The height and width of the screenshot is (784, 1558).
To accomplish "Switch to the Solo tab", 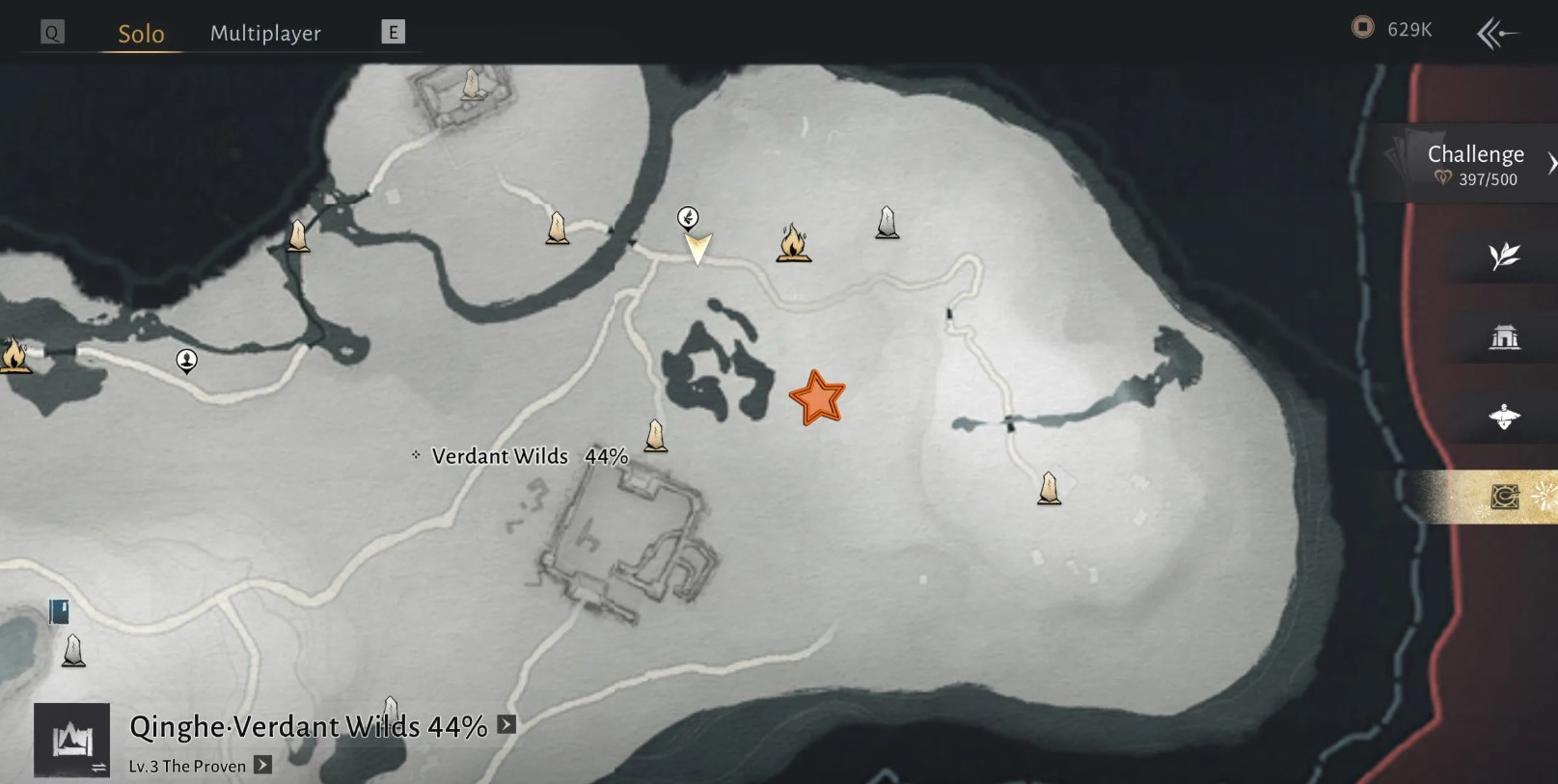I will [x=141, y=34].
